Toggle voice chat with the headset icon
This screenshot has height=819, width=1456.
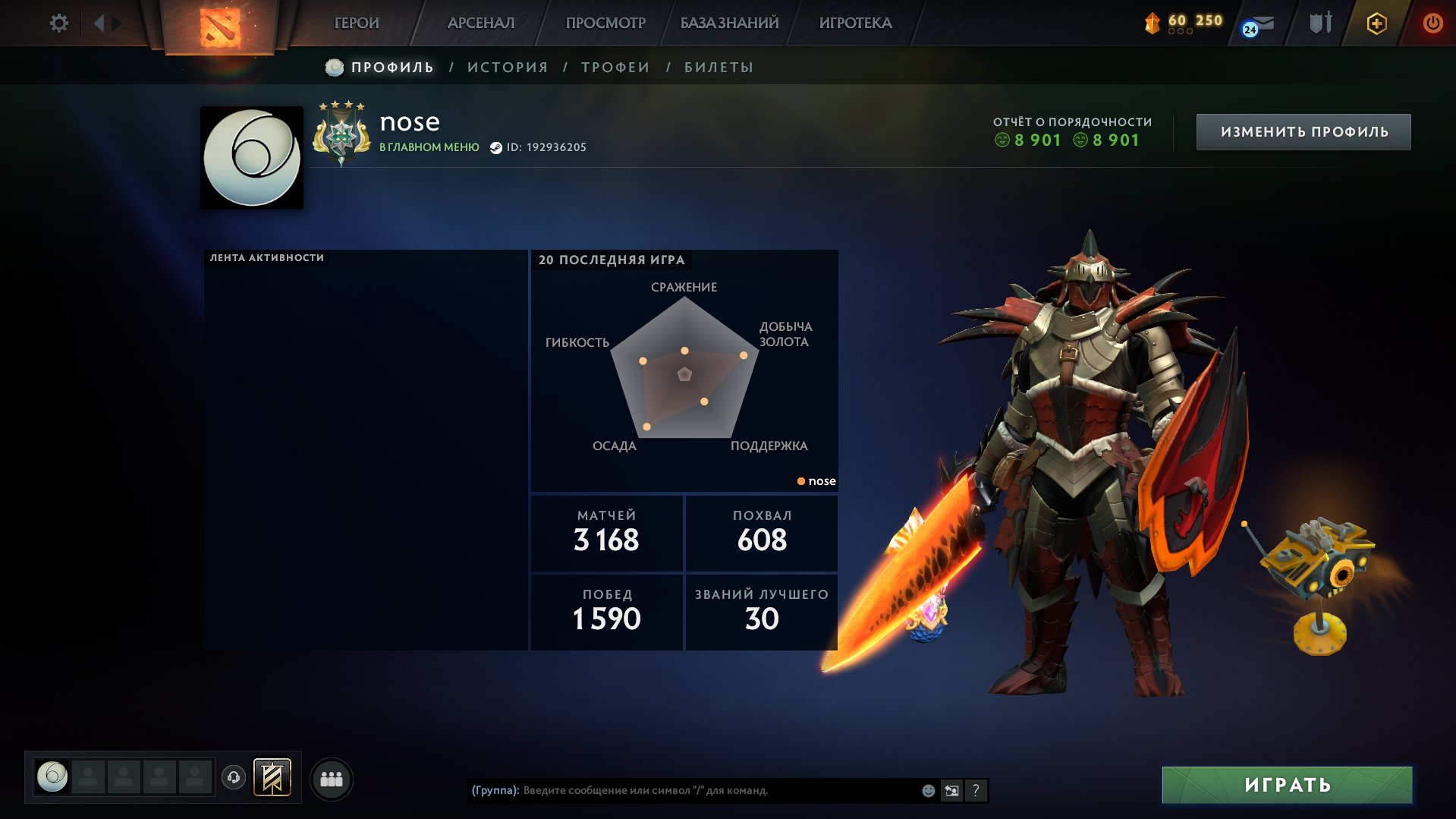click(x=234, y=778)
